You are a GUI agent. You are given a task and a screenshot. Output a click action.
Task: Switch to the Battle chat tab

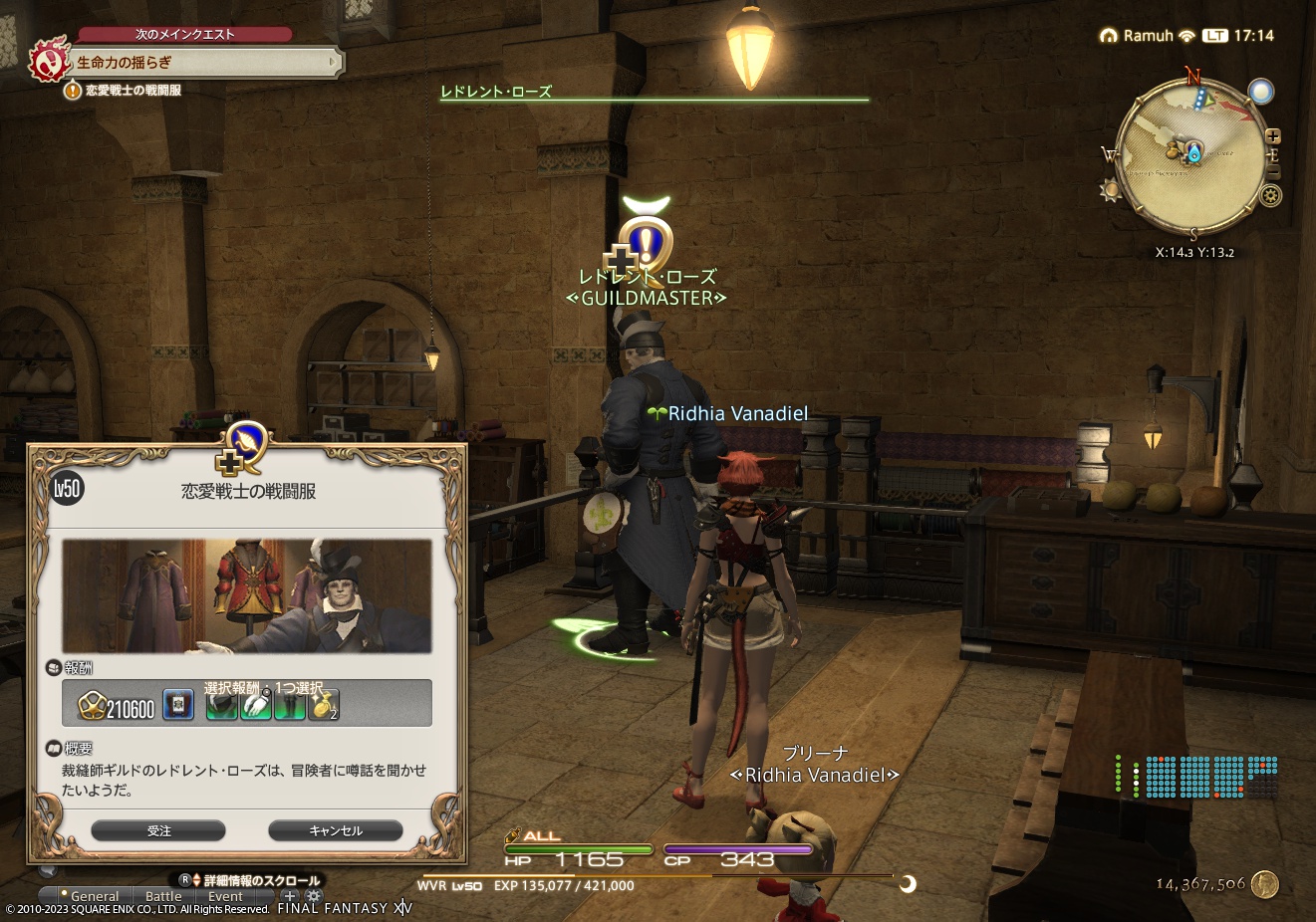[x=163, y=896]
